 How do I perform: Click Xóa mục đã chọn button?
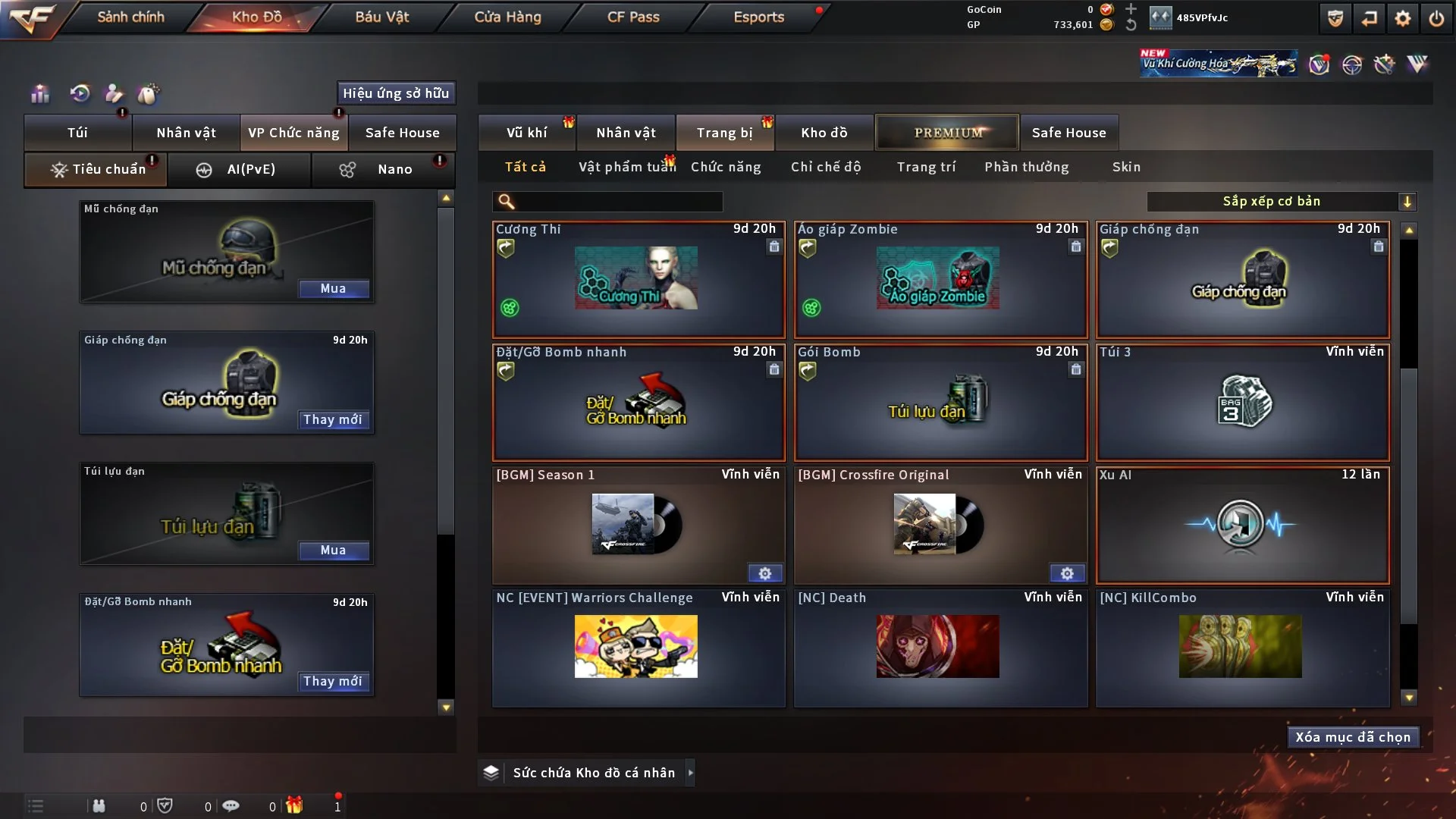tap(1353, 737)
